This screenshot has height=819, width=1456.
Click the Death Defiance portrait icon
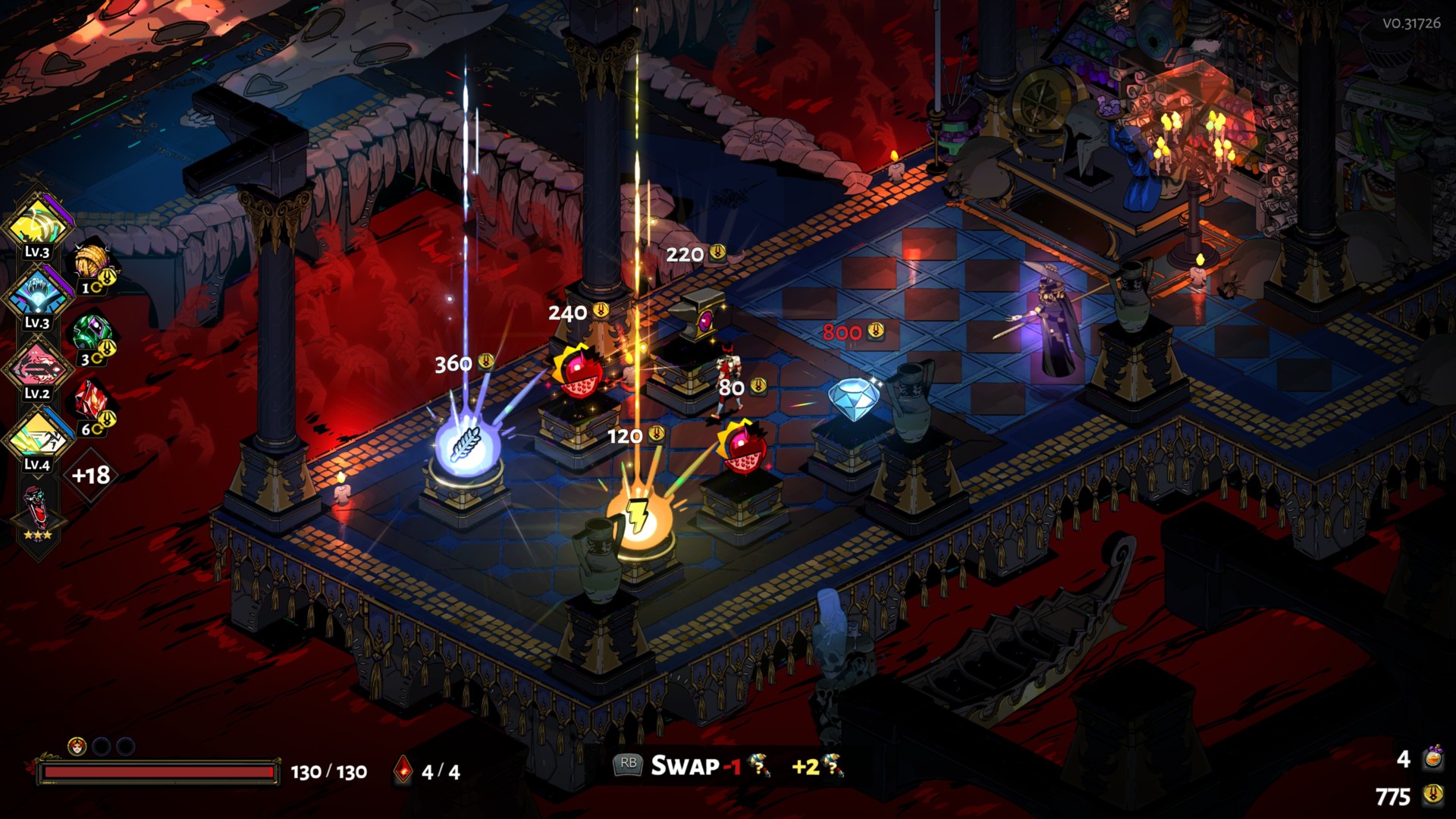(77, 747)
